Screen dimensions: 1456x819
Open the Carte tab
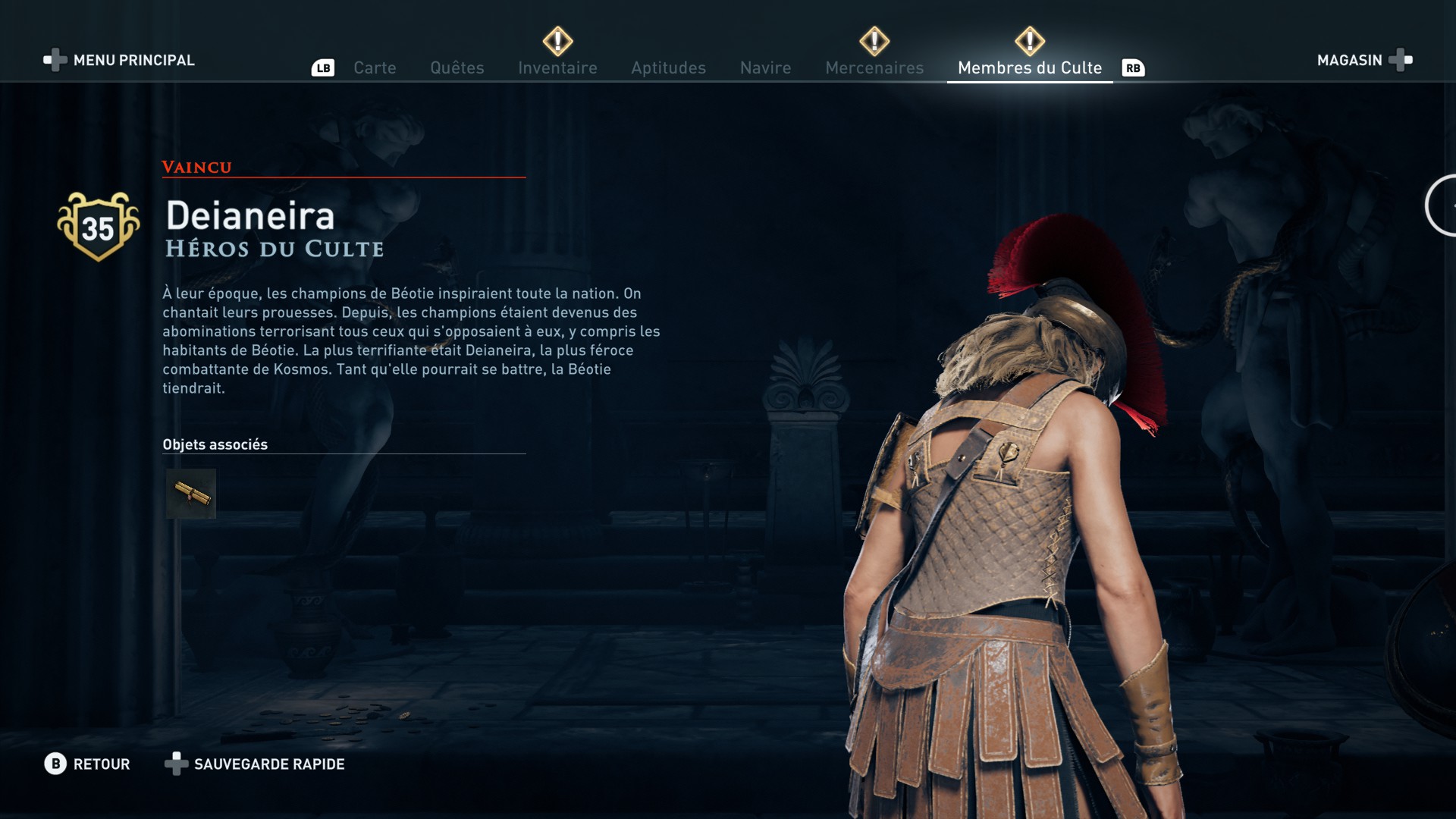click(x=375, y=67)
